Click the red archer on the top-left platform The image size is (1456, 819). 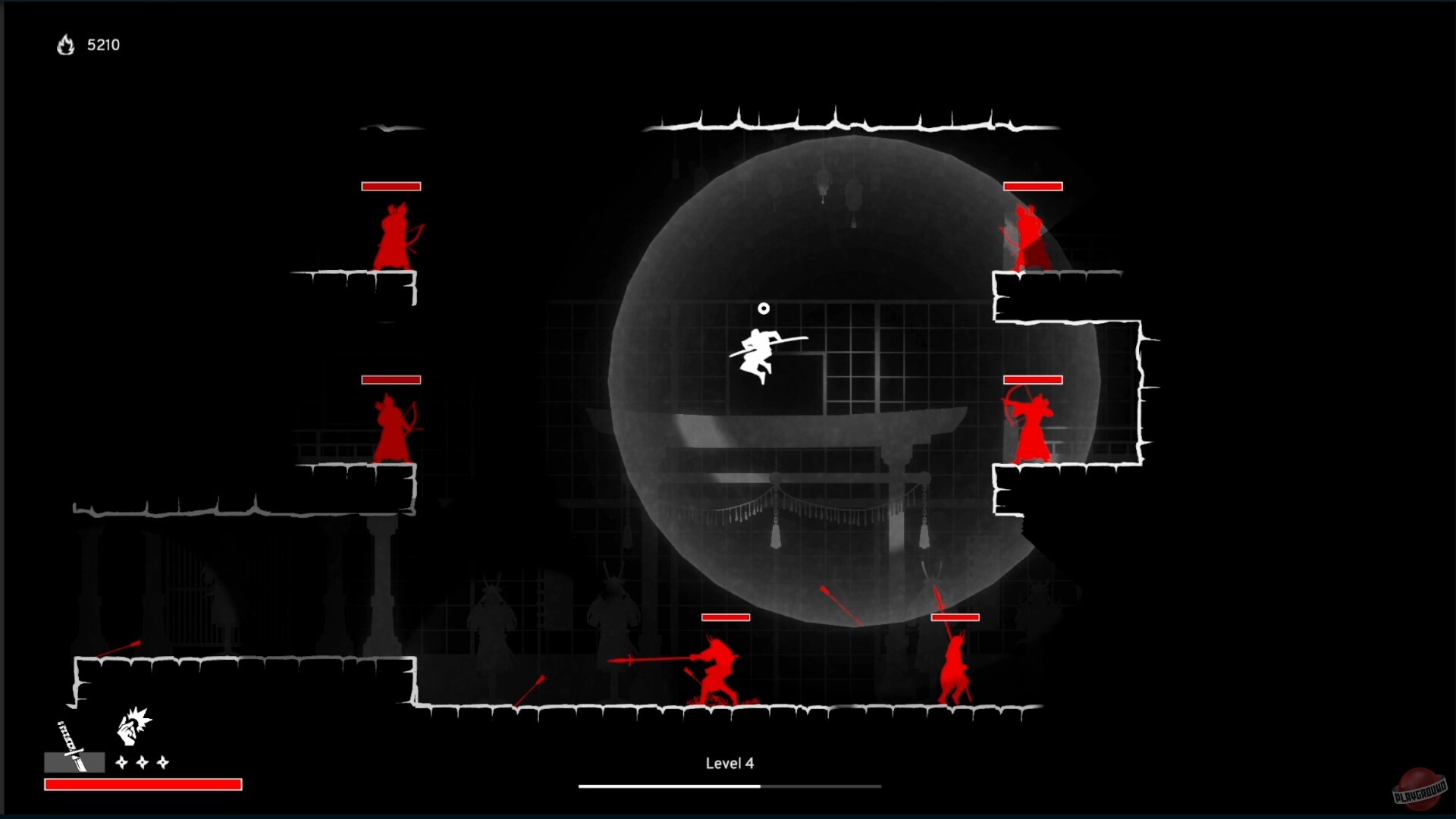click(393, 235)
